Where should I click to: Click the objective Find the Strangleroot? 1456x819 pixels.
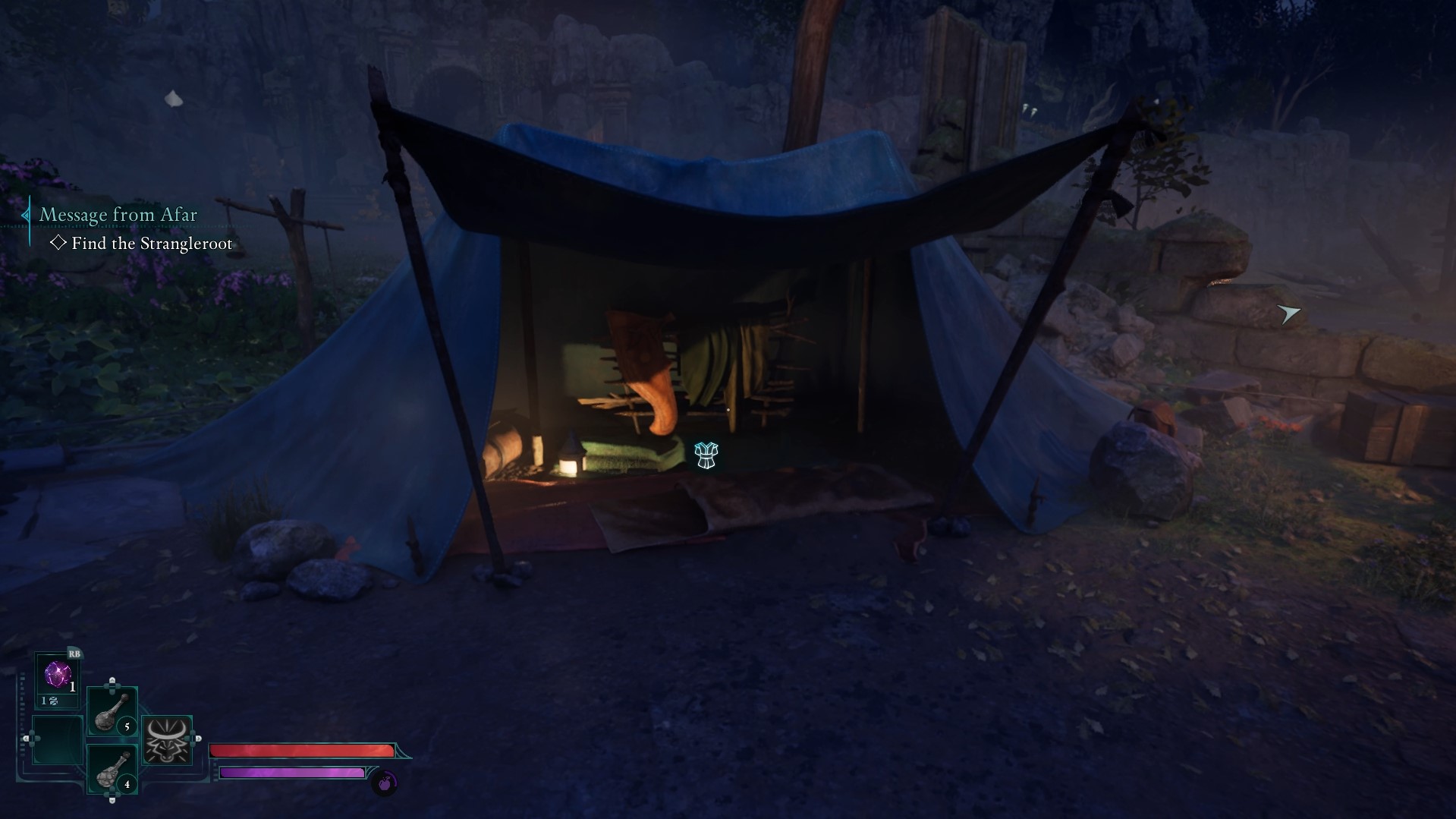[152, 244]
